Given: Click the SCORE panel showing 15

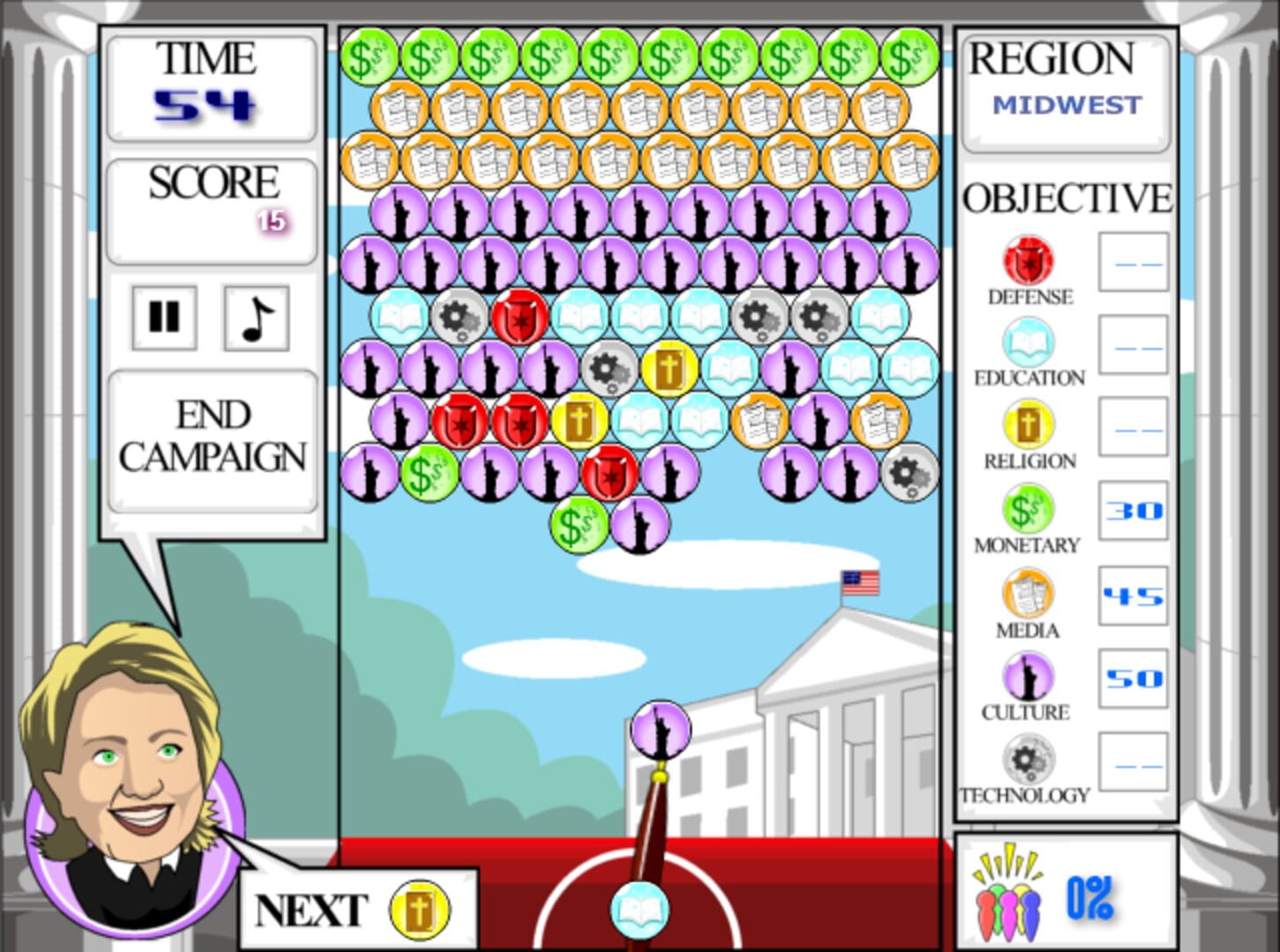Looking at the screenshot, I should click(x=211, y=205).
